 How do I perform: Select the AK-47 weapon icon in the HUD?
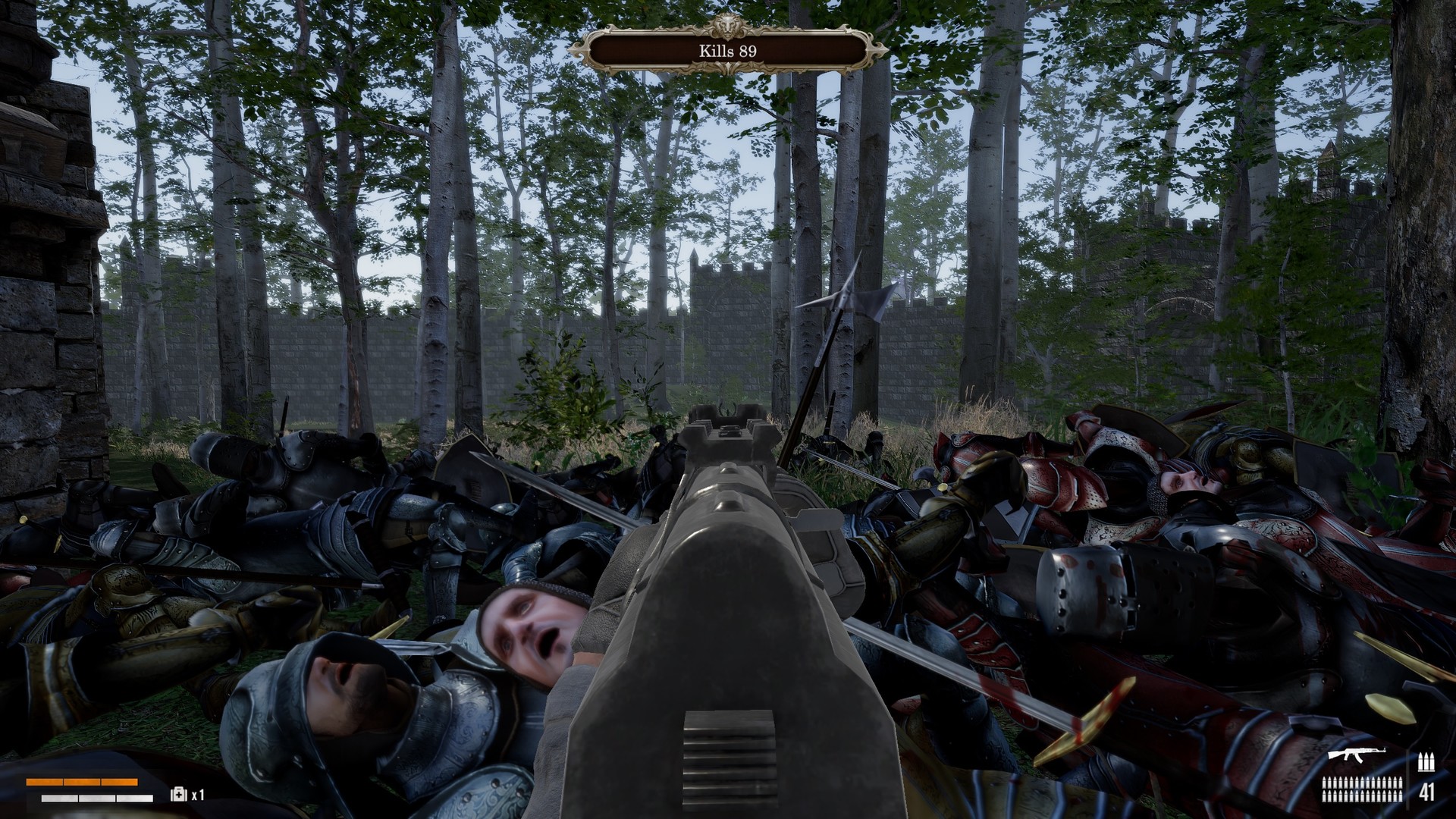[1357, 755]
